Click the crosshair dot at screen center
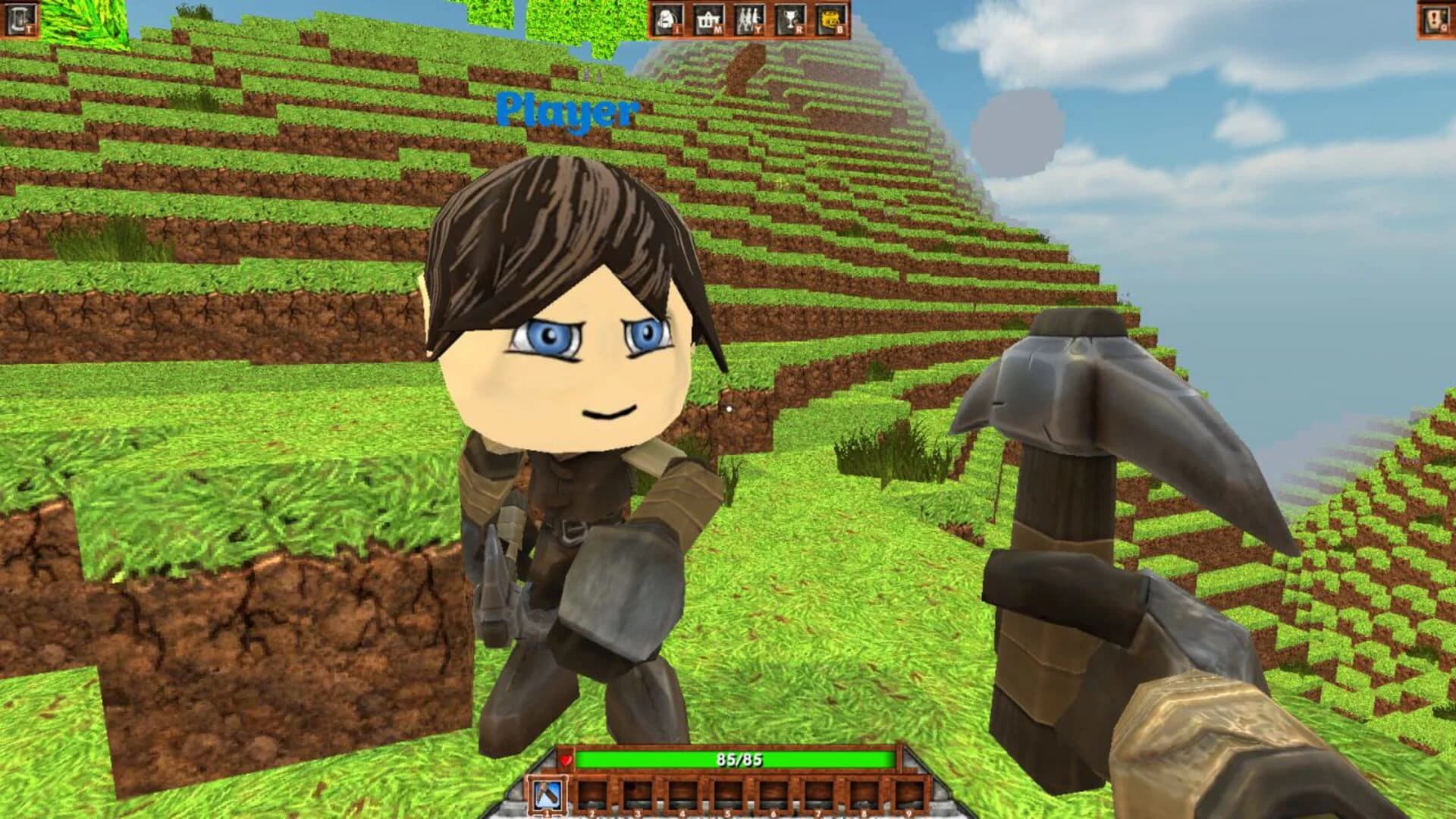This screenshot has width=1456, height=819. 728,407
